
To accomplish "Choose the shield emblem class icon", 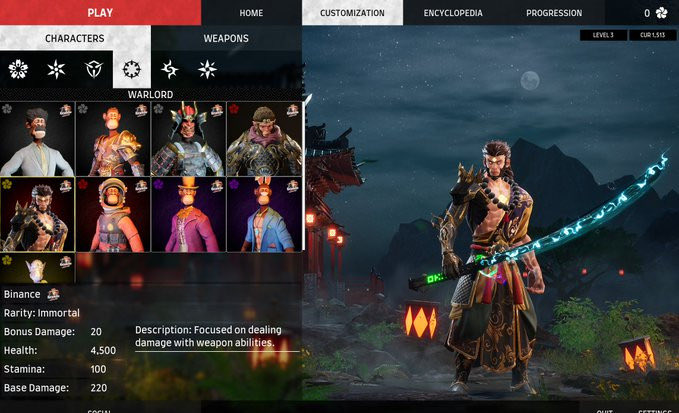I will (x=94, y=69).
